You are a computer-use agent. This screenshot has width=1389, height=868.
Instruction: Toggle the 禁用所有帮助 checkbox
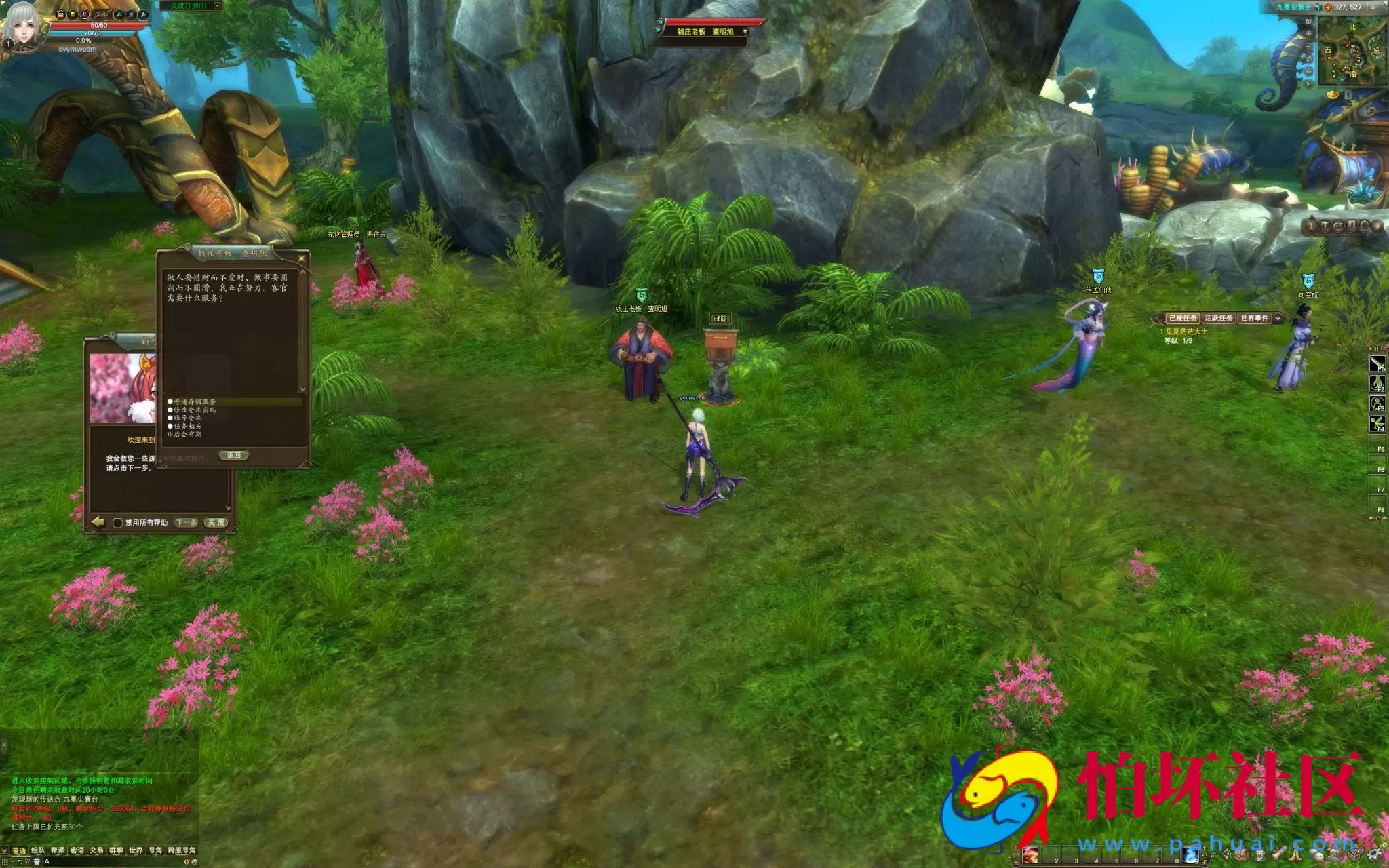(118, 523)
